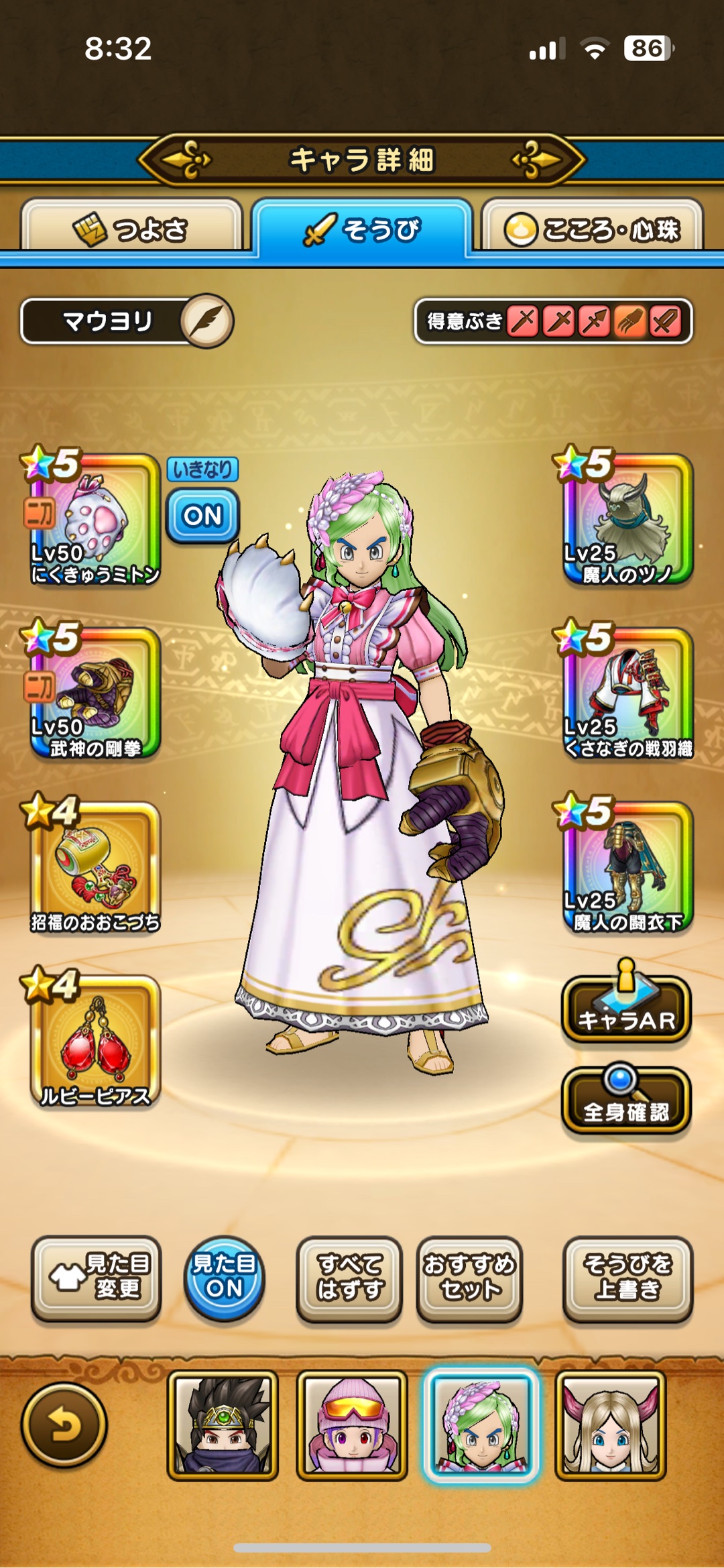This screenshot has width=724, height=1568.
Task: Toggle the round 見た目 ON button
Action: [x=224, y=1278]
